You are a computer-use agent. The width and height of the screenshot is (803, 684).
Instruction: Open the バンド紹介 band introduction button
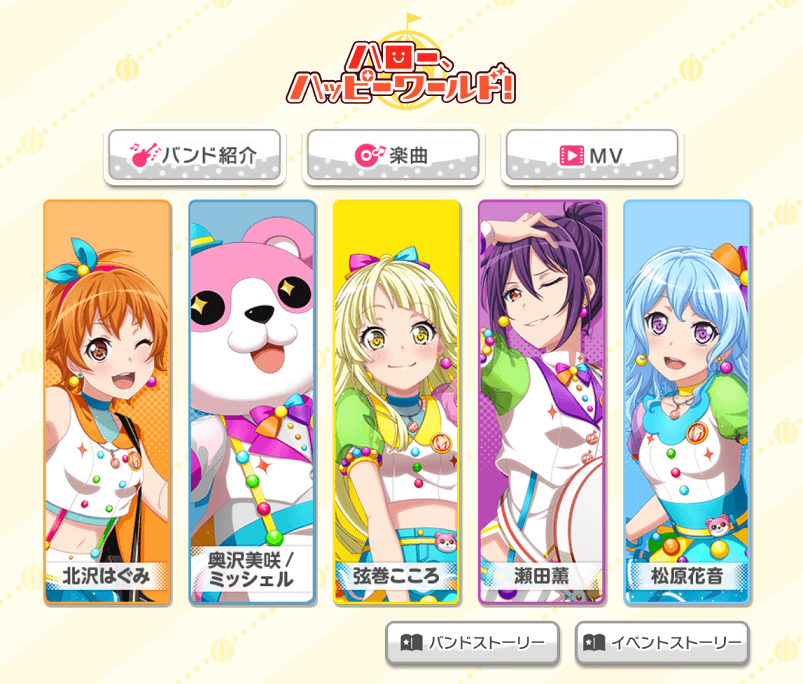pyautogui.click(x=194, y=156)
